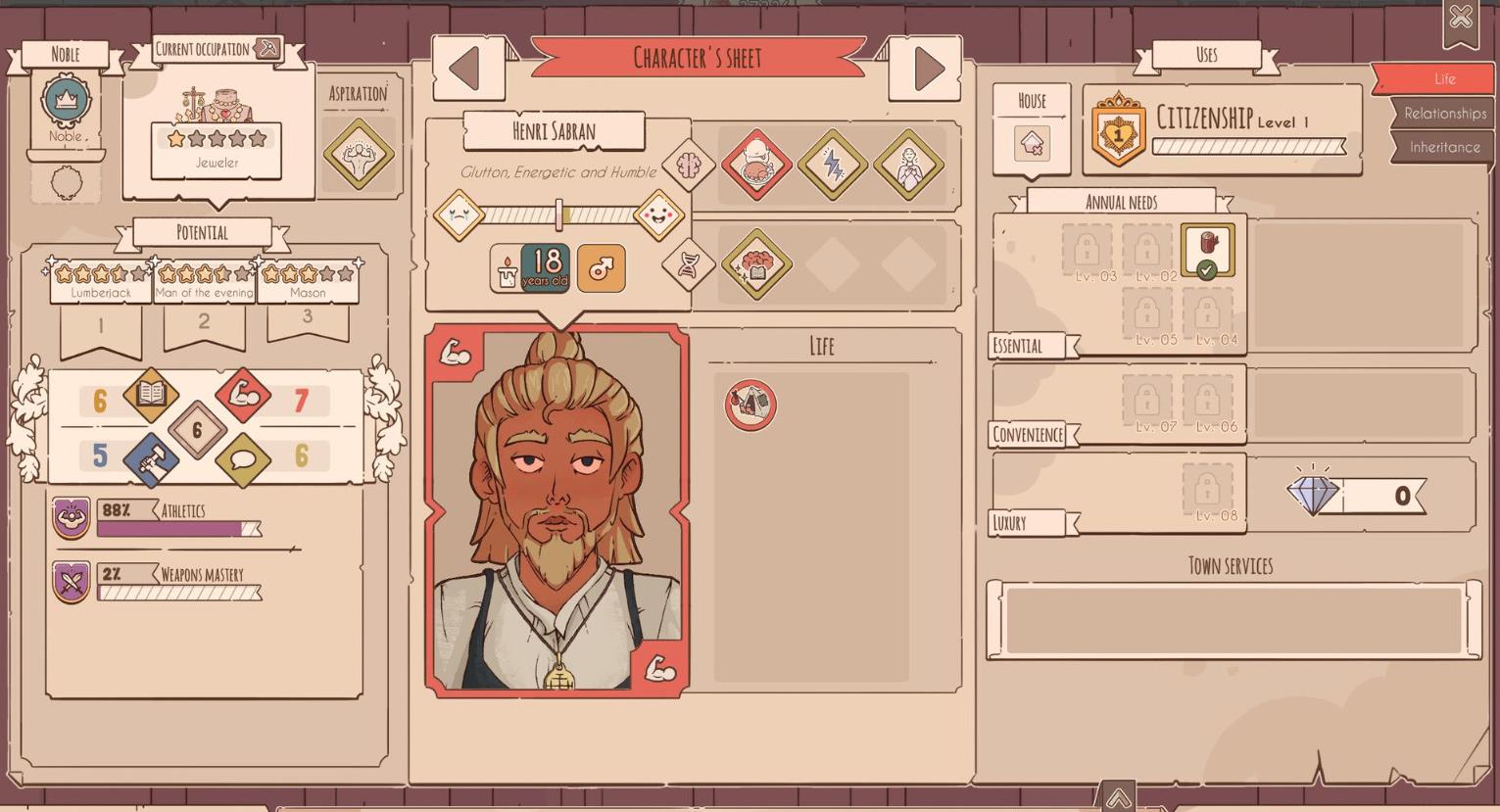Expand the bottom arrow panel
Viewport: 1500px width, 812px height.
coord(1118,797)
